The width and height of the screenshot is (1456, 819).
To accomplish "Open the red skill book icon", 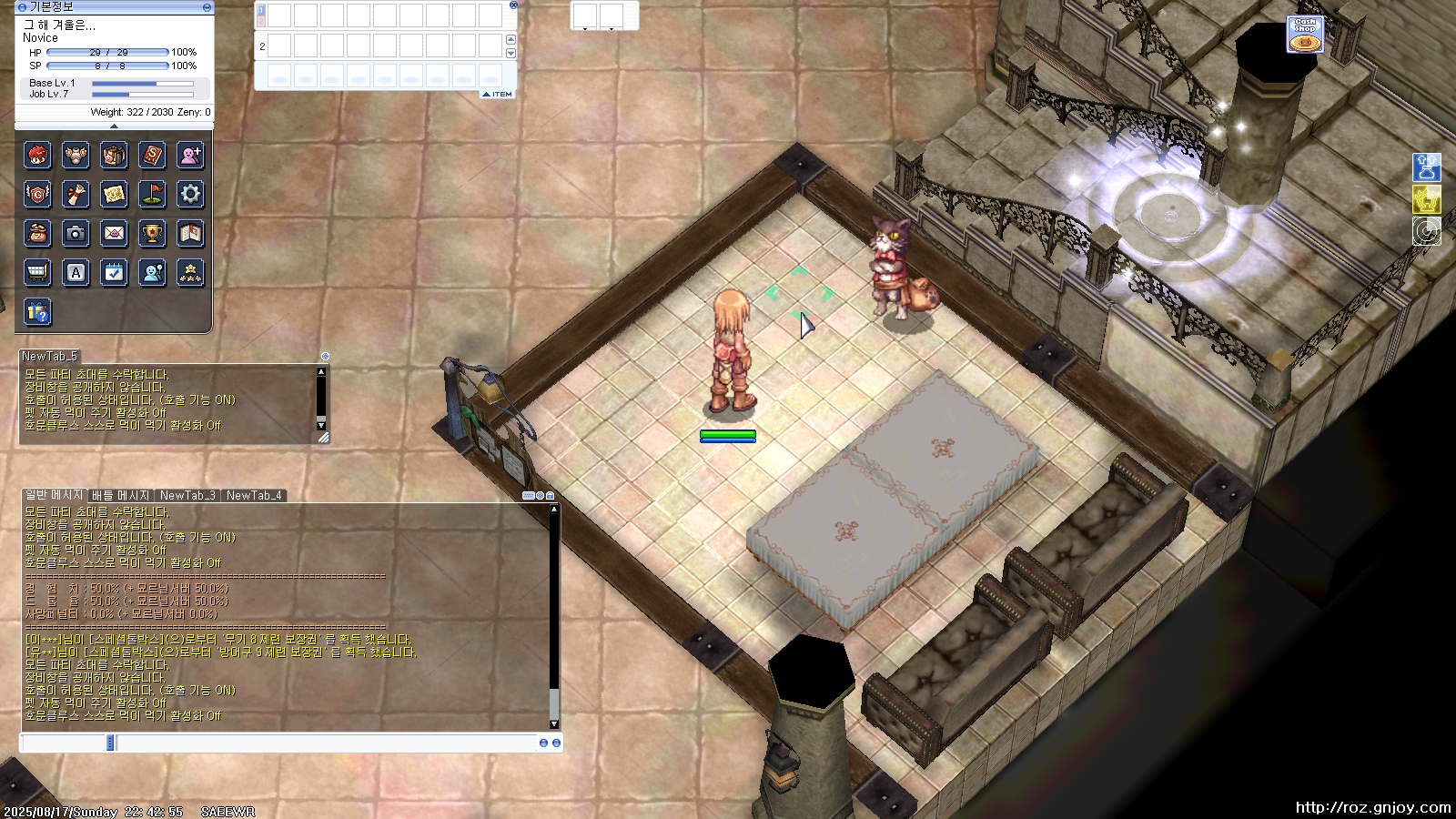I will (152, 156).
